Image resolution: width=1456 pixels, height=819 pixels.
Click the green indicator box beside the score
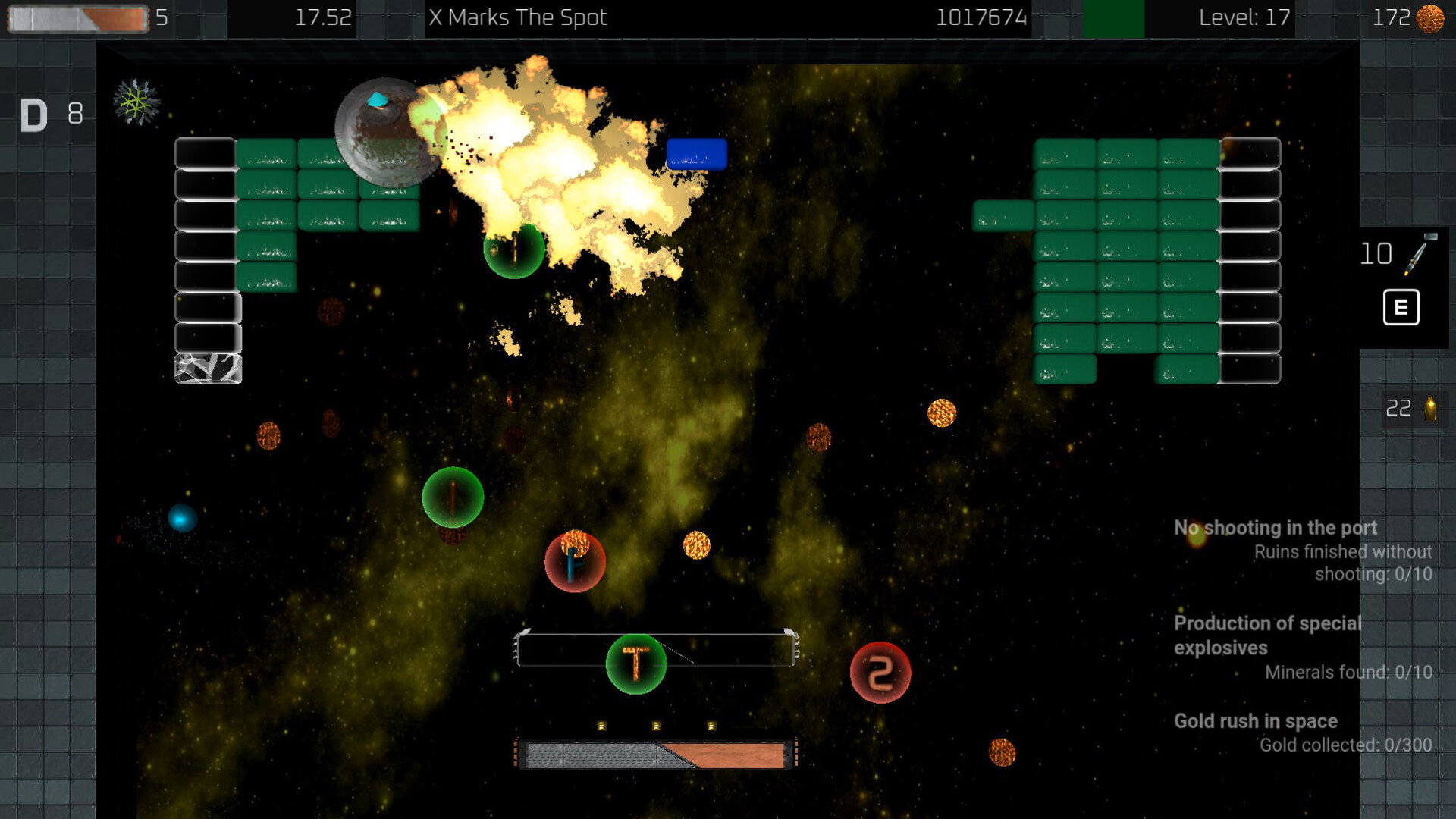[1113, 19]
